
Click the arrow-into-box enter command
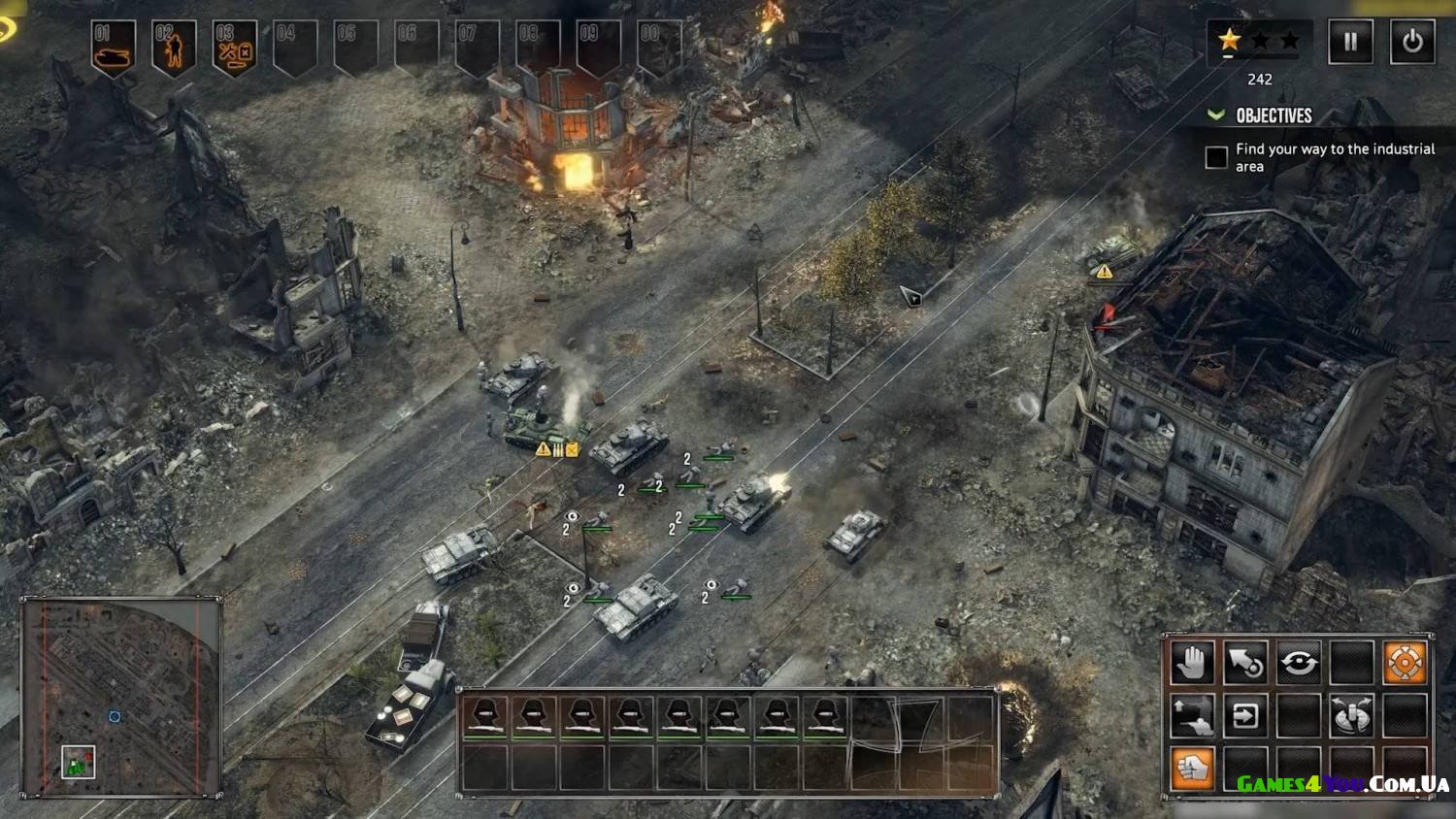point(1244,716)
